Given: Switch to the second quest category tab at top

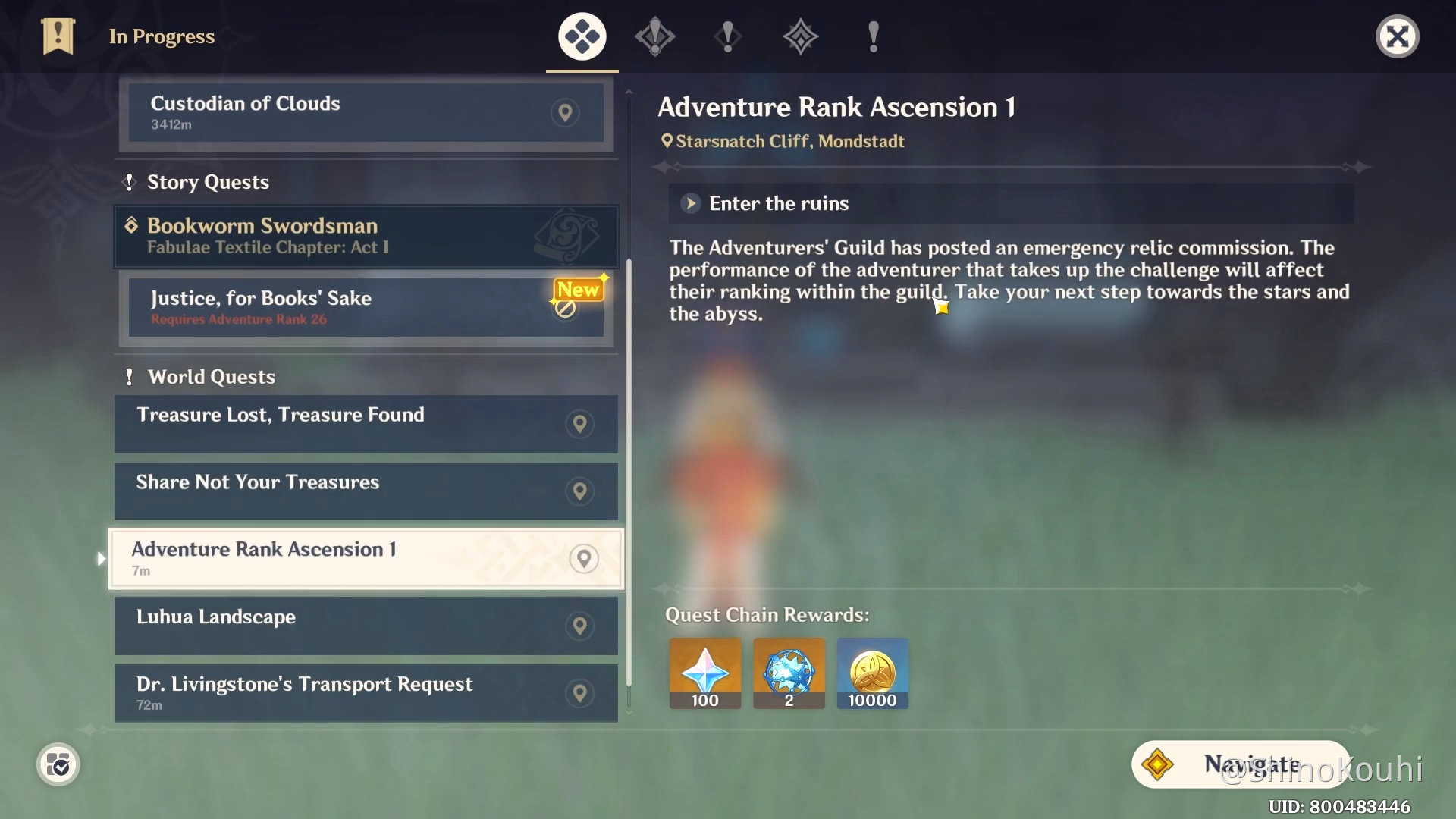Looking at the screenshot, I should (x=654, y=36).
